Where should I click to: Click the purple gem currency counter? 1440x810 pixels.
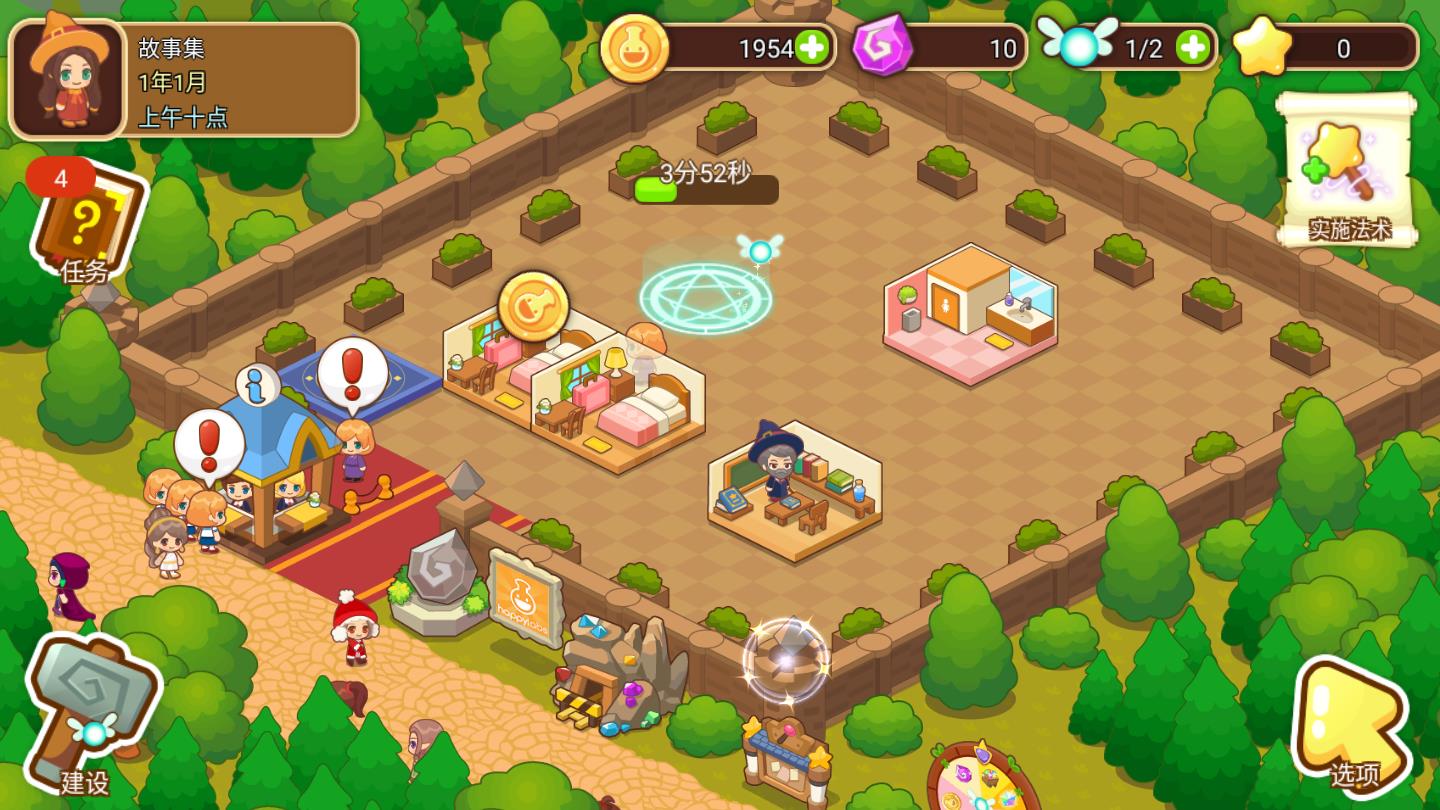point(940,47)
